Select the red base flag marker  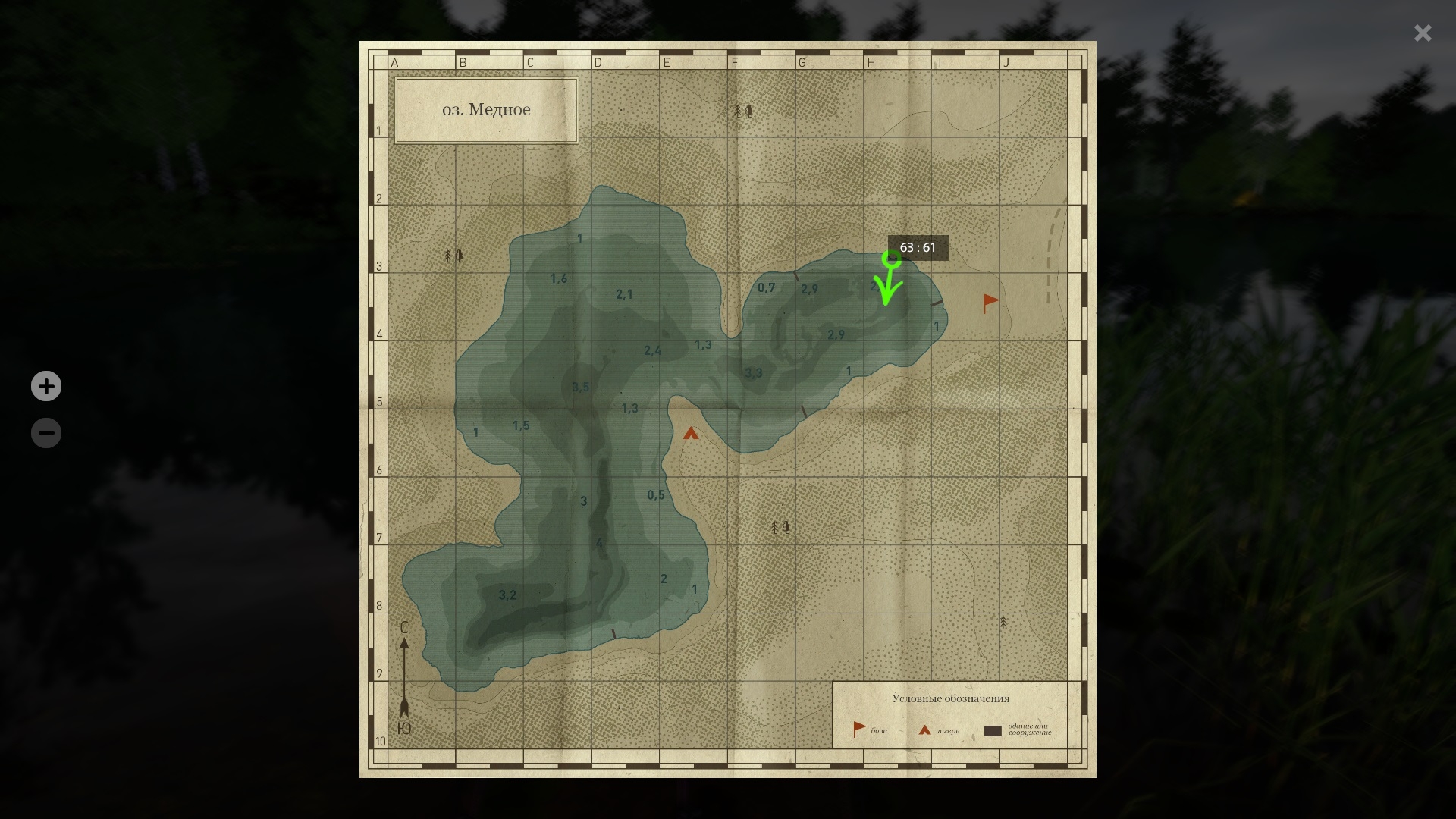pyautogui.click(x=990, y=303)
